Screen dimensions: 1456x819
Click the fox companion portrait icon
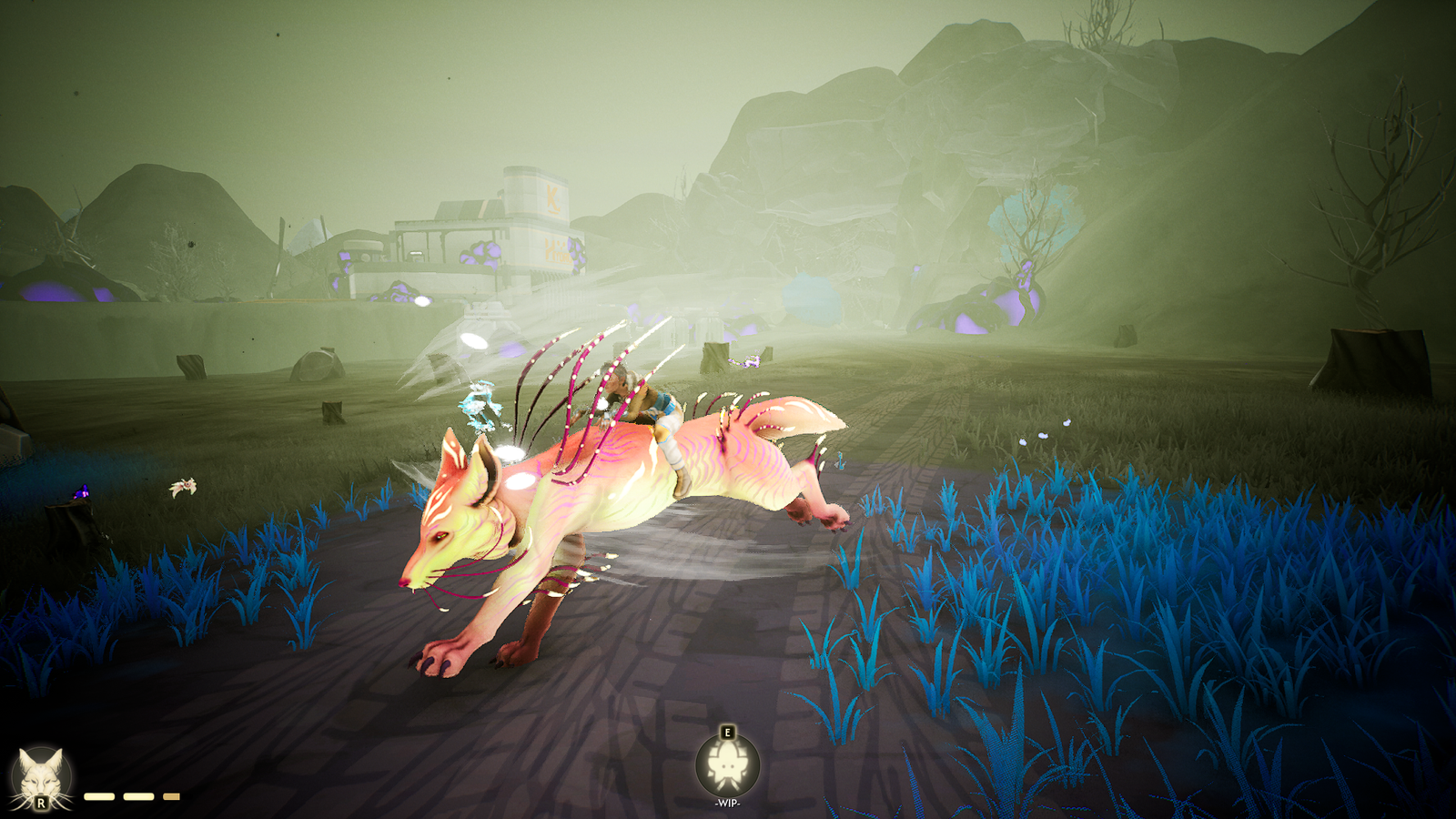41,778
